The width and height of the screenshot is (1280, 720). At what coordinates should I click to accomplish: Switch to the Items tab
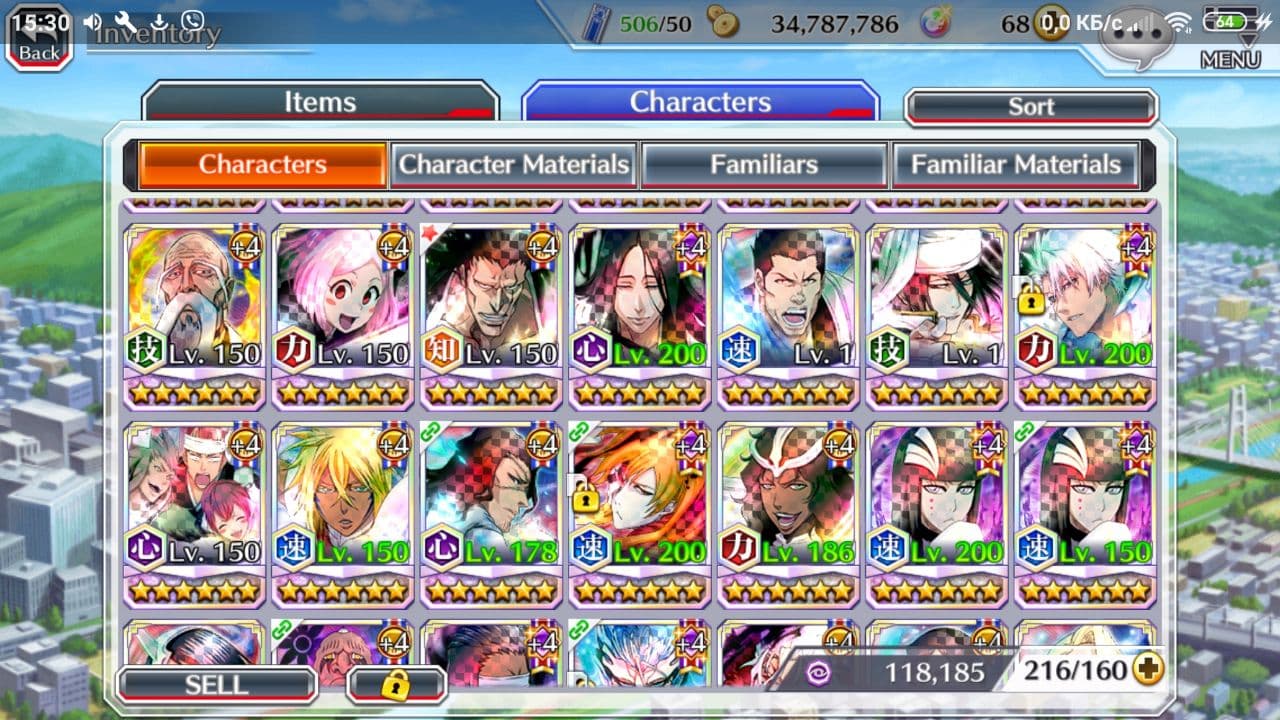320,103
